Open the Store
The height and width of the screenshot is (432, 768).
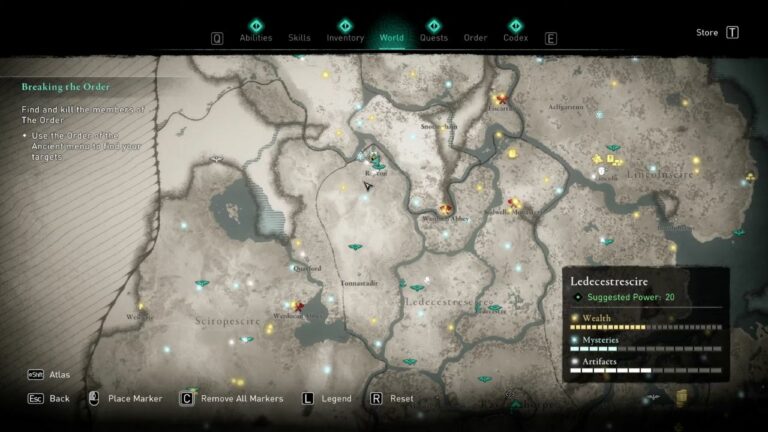tap(707, 32)
